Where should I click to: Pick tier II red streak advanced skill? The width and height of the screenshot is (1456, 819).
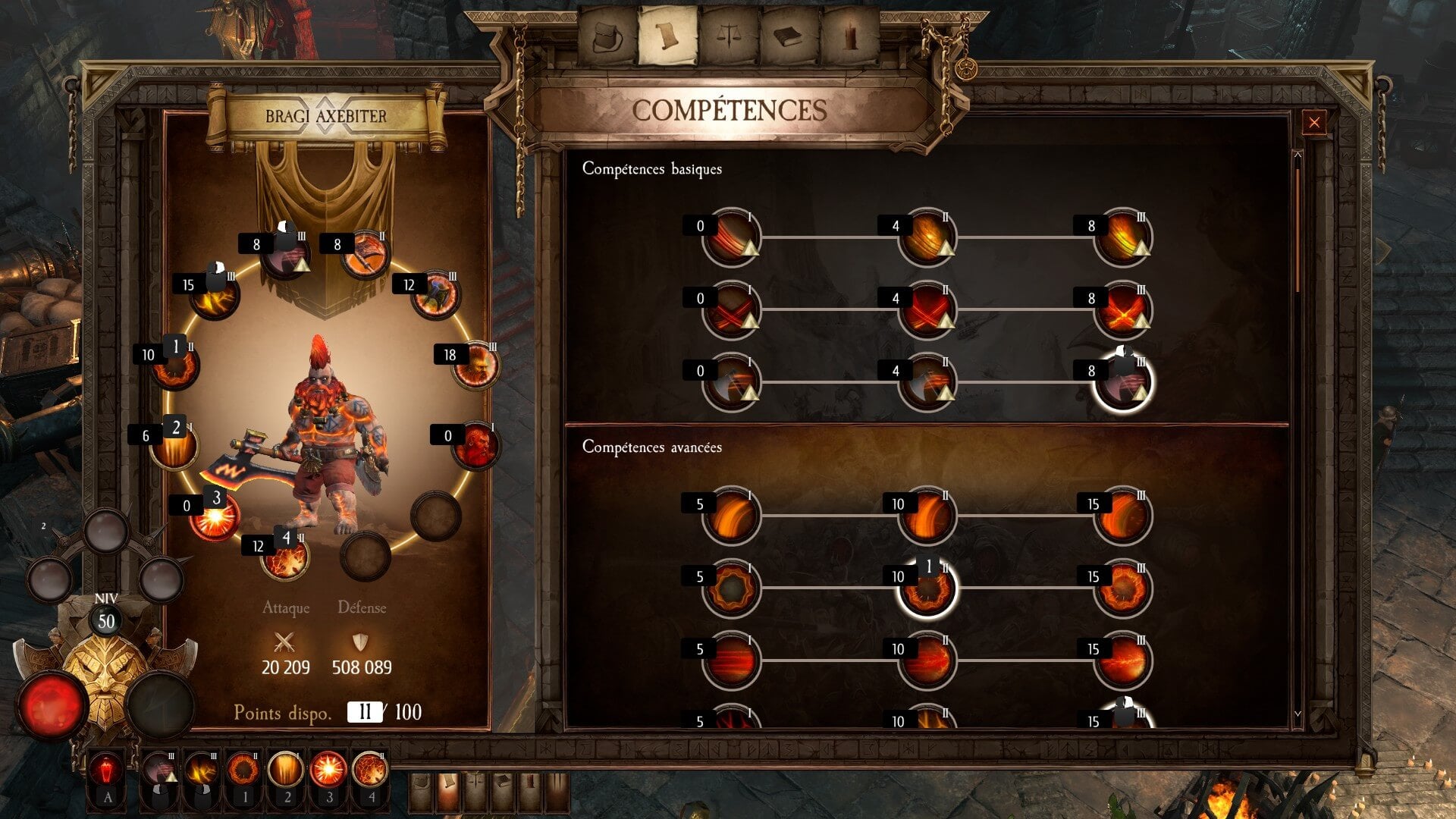coord(927,661)
